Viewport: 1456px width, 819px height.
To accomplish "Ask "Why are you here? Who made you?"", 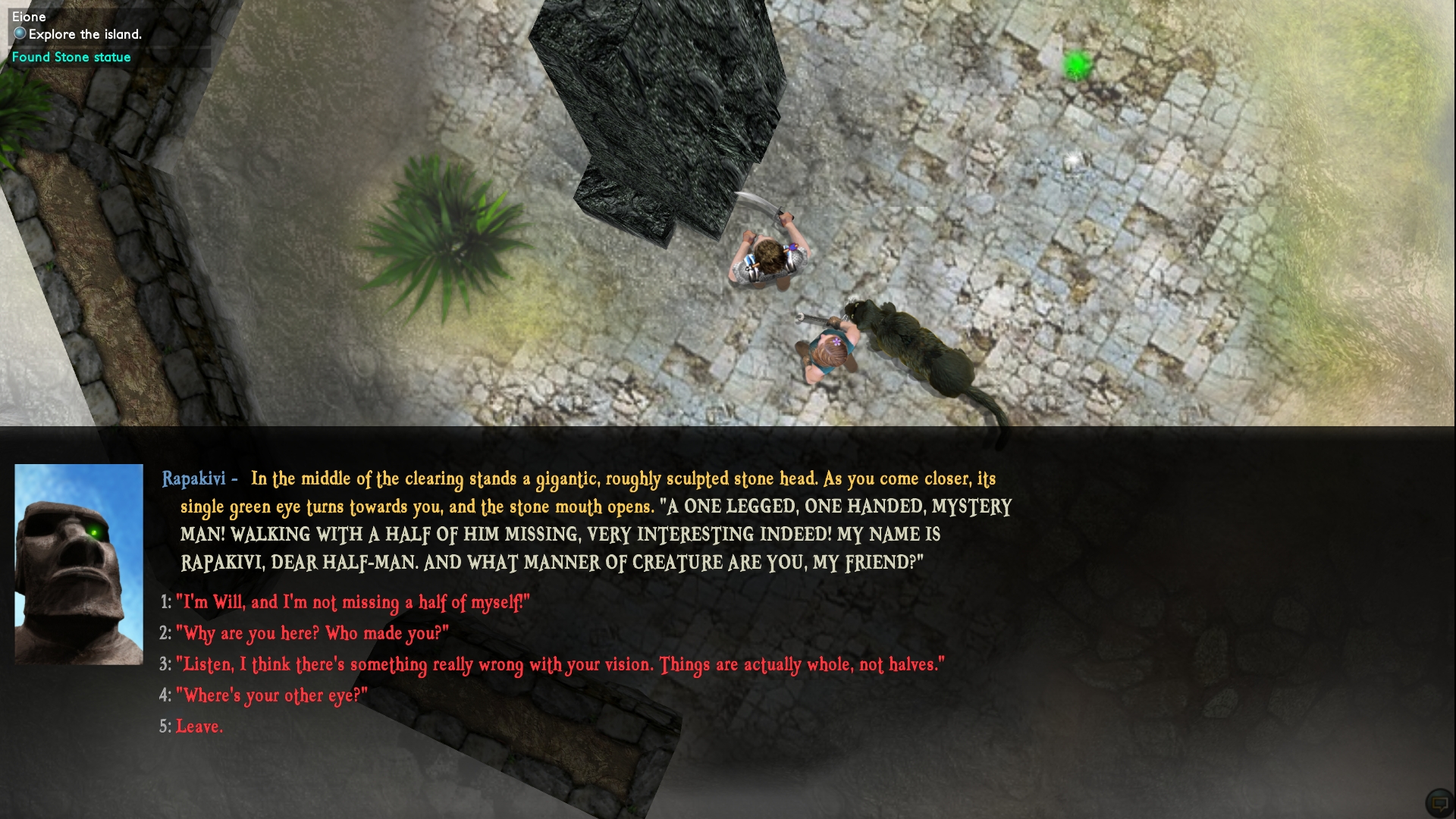I will 312,633.
